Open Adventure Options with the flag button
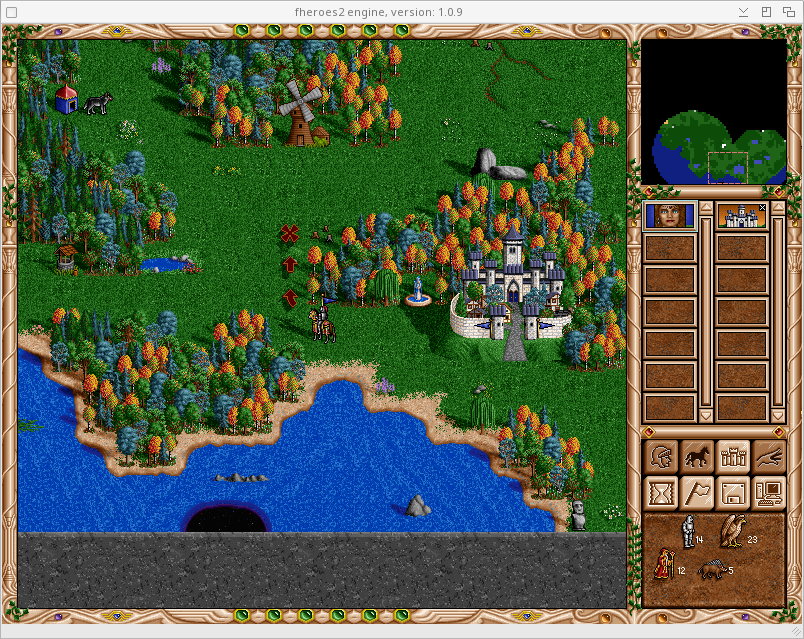This screenshot has width=804, height=639. tap(697, 492)
